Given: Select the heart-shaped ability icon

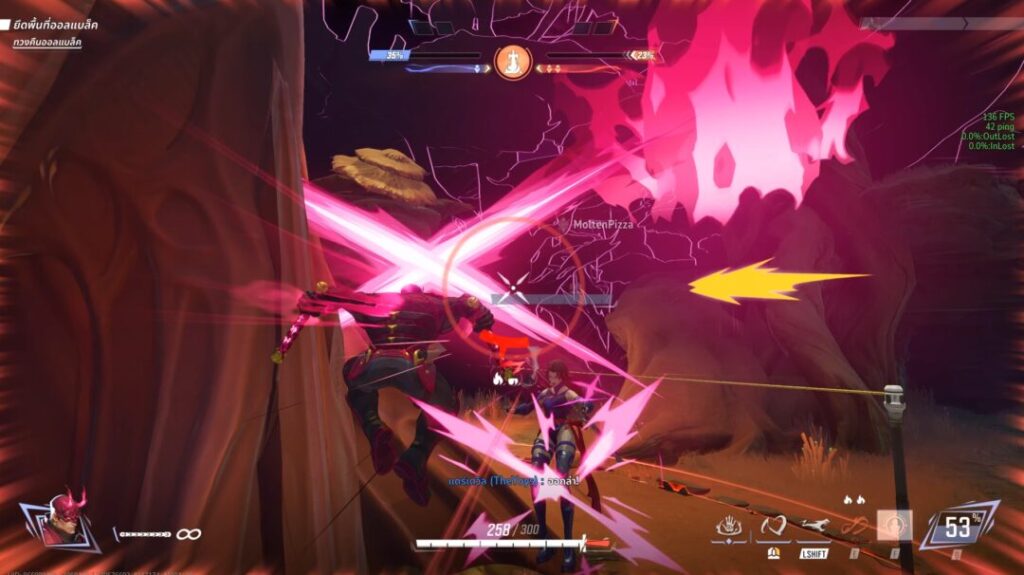Looking at the screenshot, I should 773,525.
